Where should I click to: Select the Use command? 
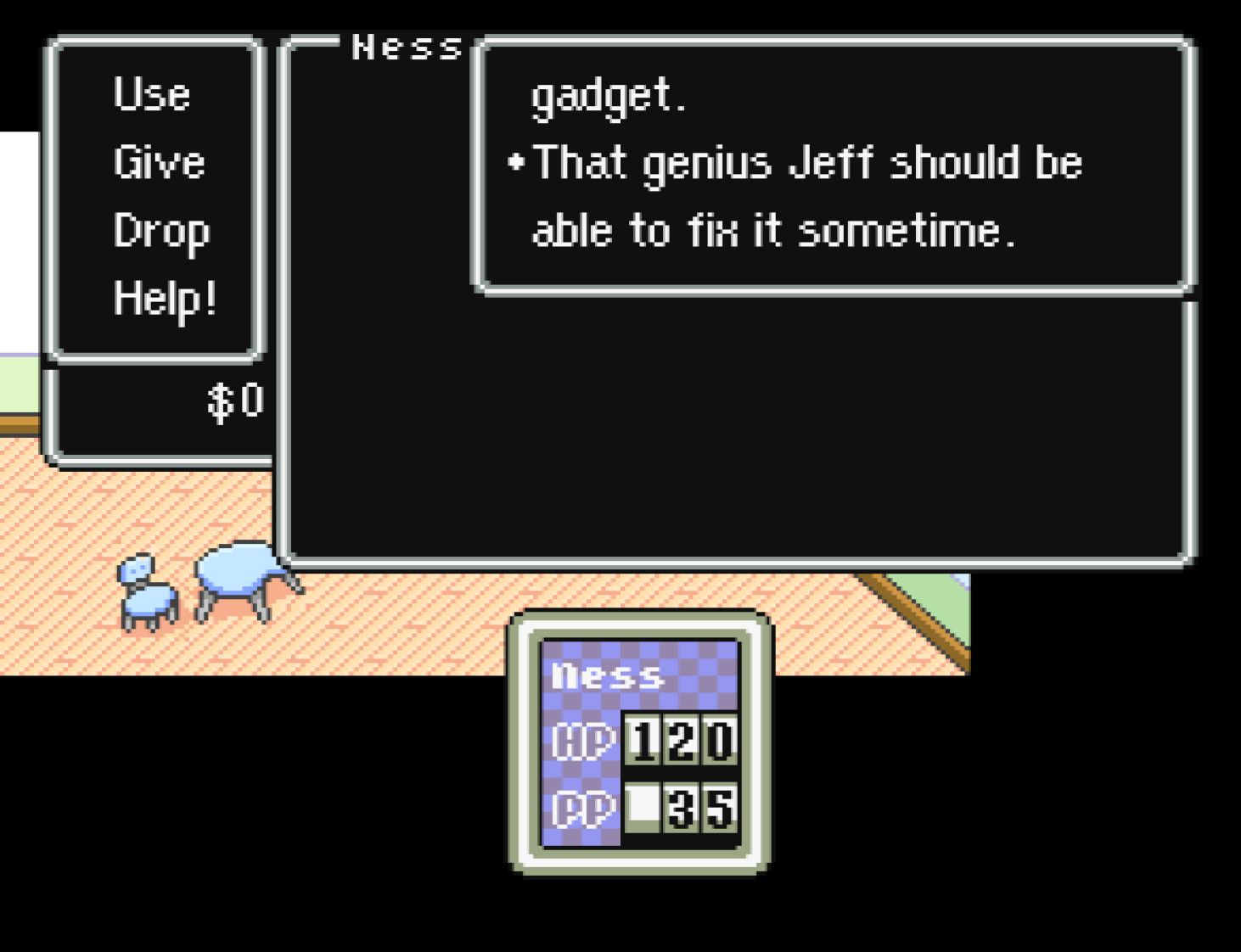coord(151,93)
